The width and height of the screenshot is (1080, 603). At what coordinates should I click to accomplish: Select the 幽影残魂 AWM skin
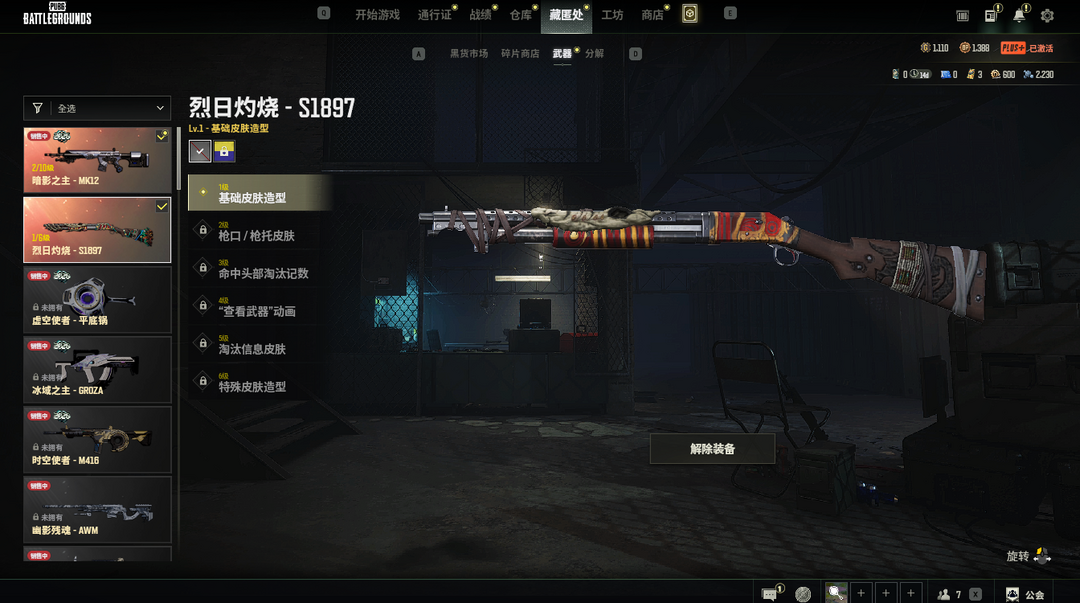click(97, 509)
